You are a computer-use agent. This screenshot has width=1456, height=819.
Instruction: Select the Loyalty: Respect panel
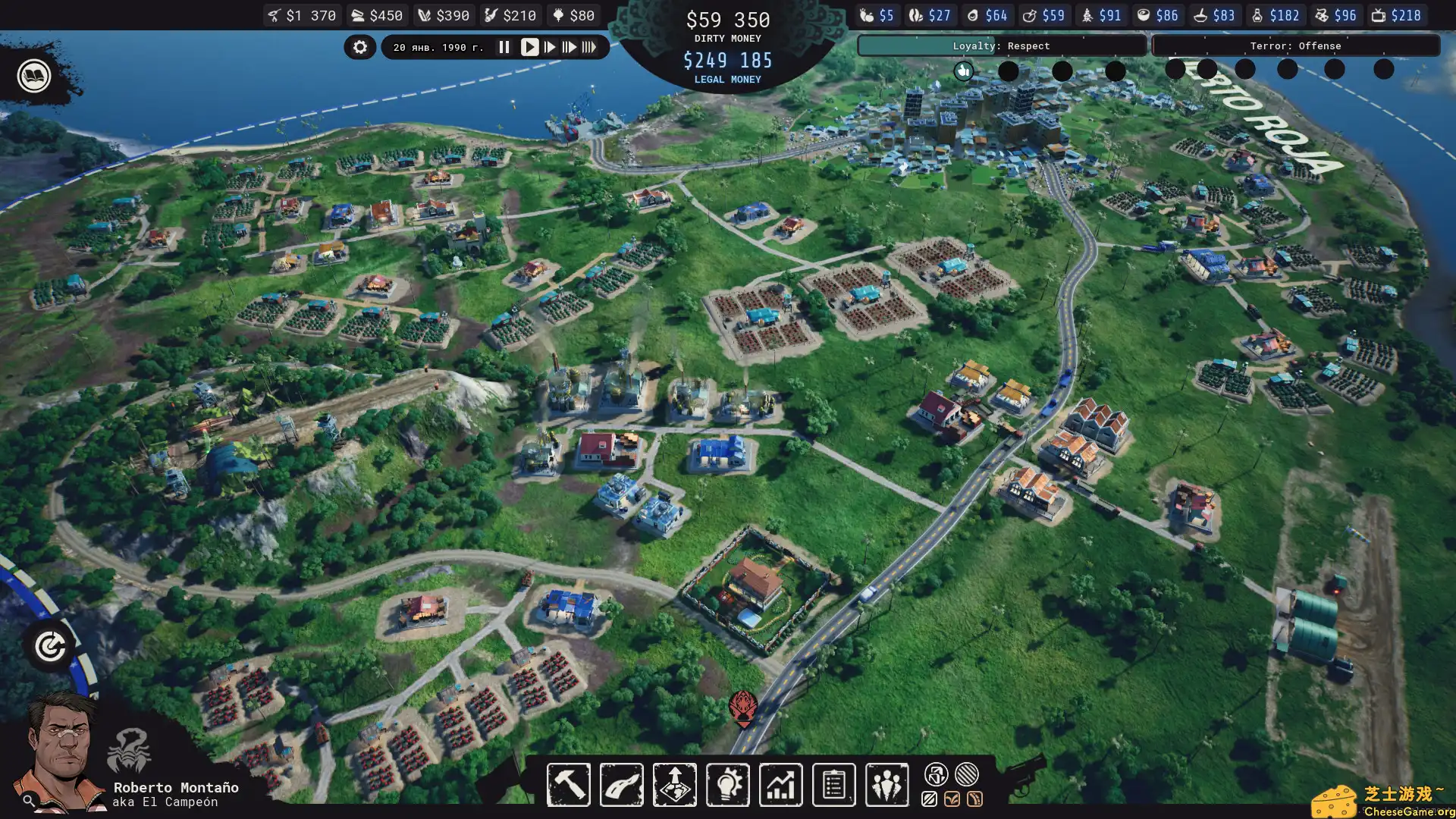tap(1001, 45)
